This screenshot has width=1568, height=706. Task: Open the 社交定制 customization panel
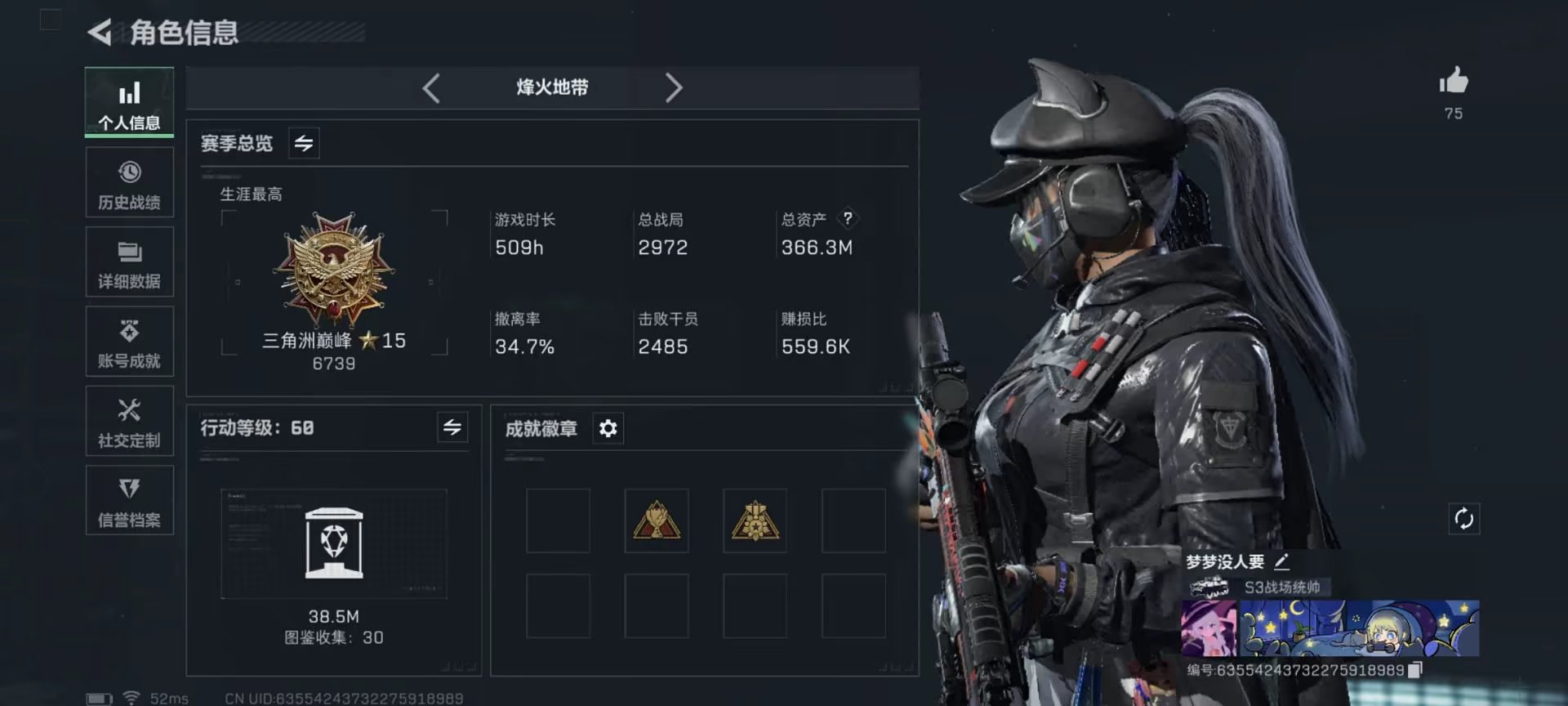click(x=129, y=420)
